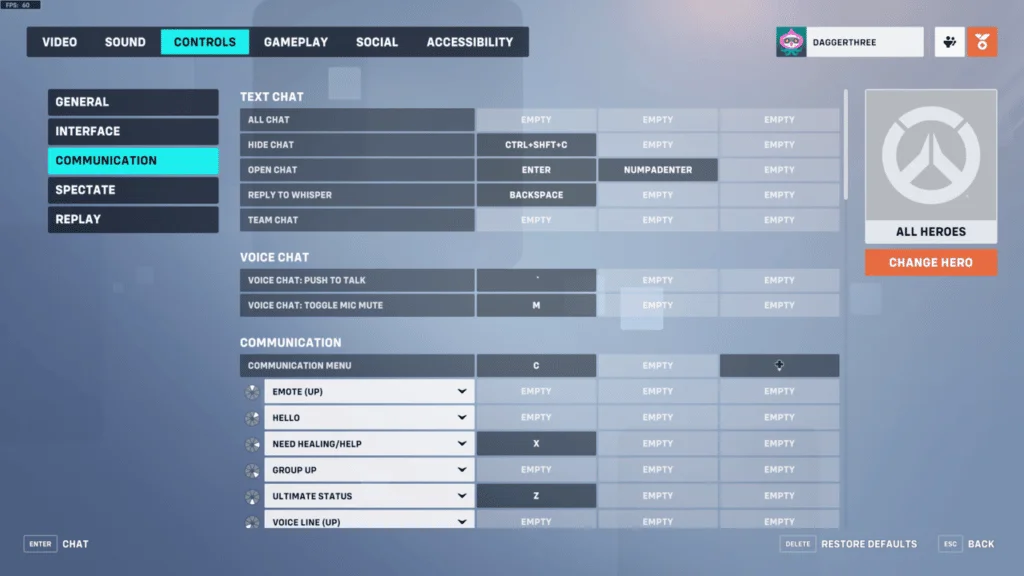Show the Replay controls section
The image size is (1024, 576).
pyautogui.click(x=133, y=219)
